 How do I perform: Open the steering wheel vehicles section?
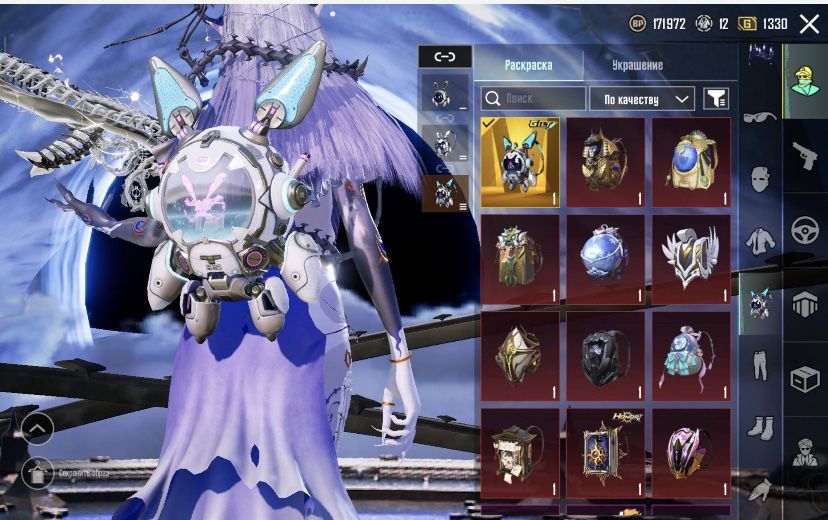click(804, 231)
